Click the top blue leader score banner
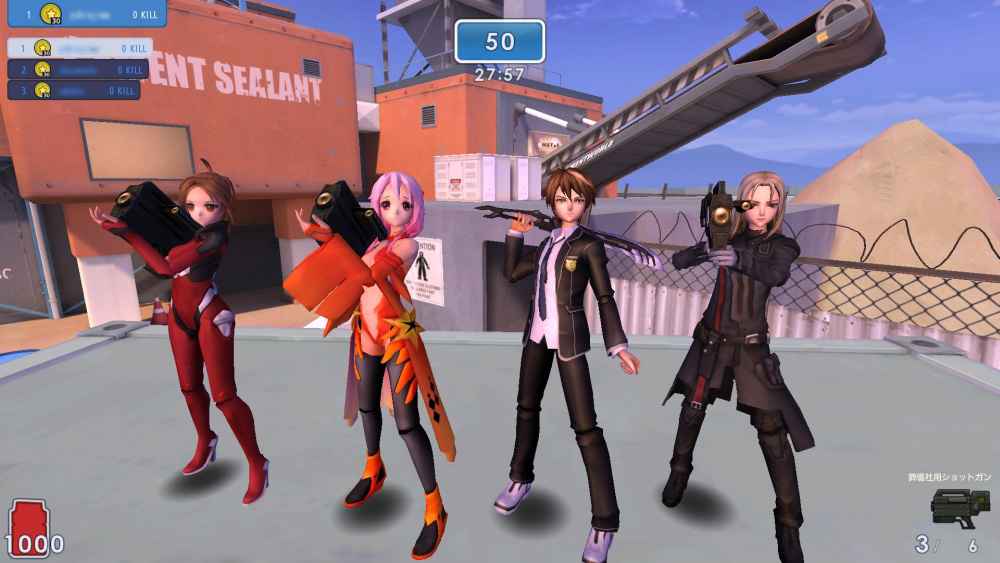Image resolution: width=1000 pixels, height=563 pixels. [x=84, y=13]
